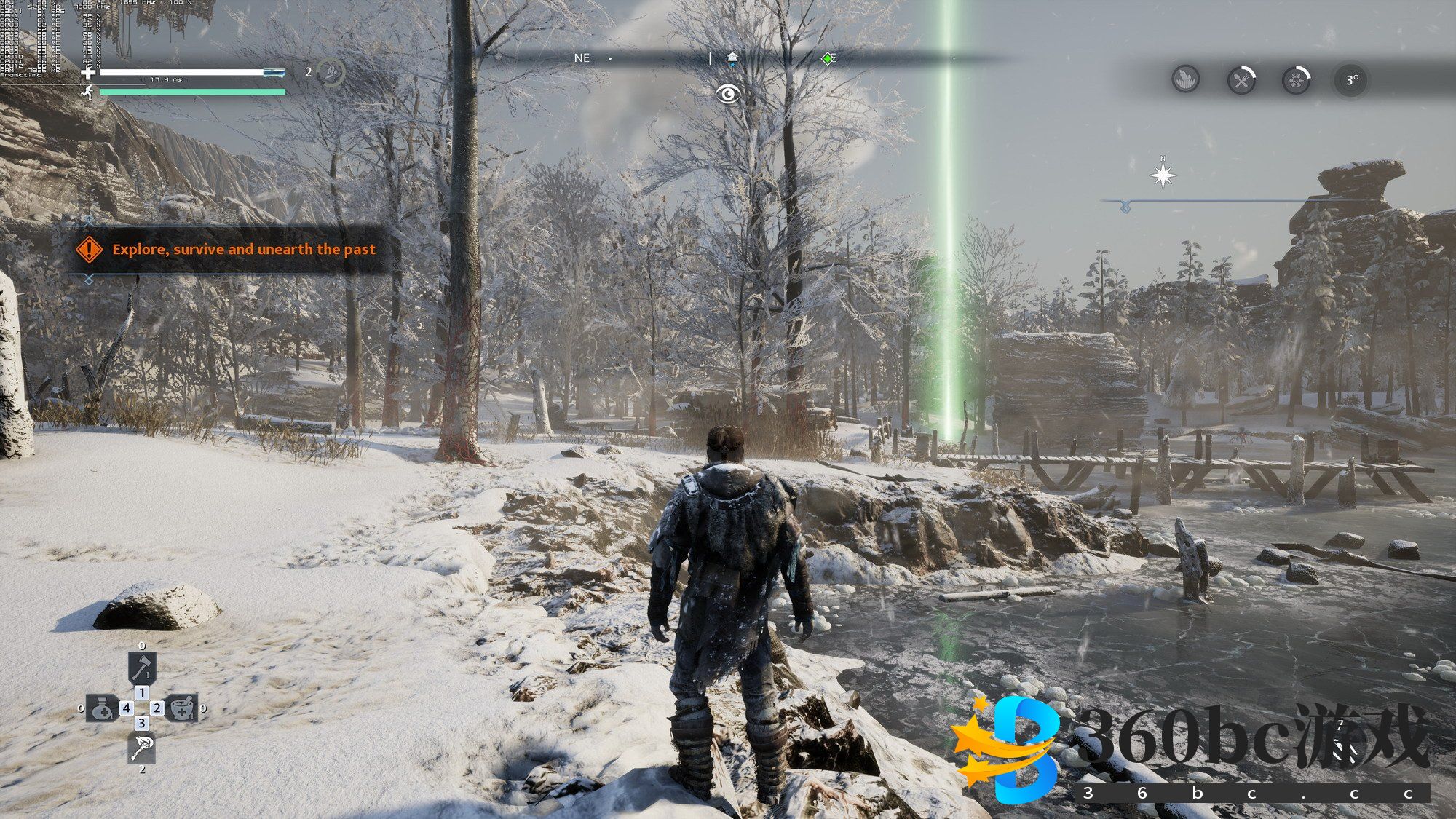The height and width of the screenshot is (819, 1456).
Task: Select the axe hotbar slot
Action: click(142, 667)
